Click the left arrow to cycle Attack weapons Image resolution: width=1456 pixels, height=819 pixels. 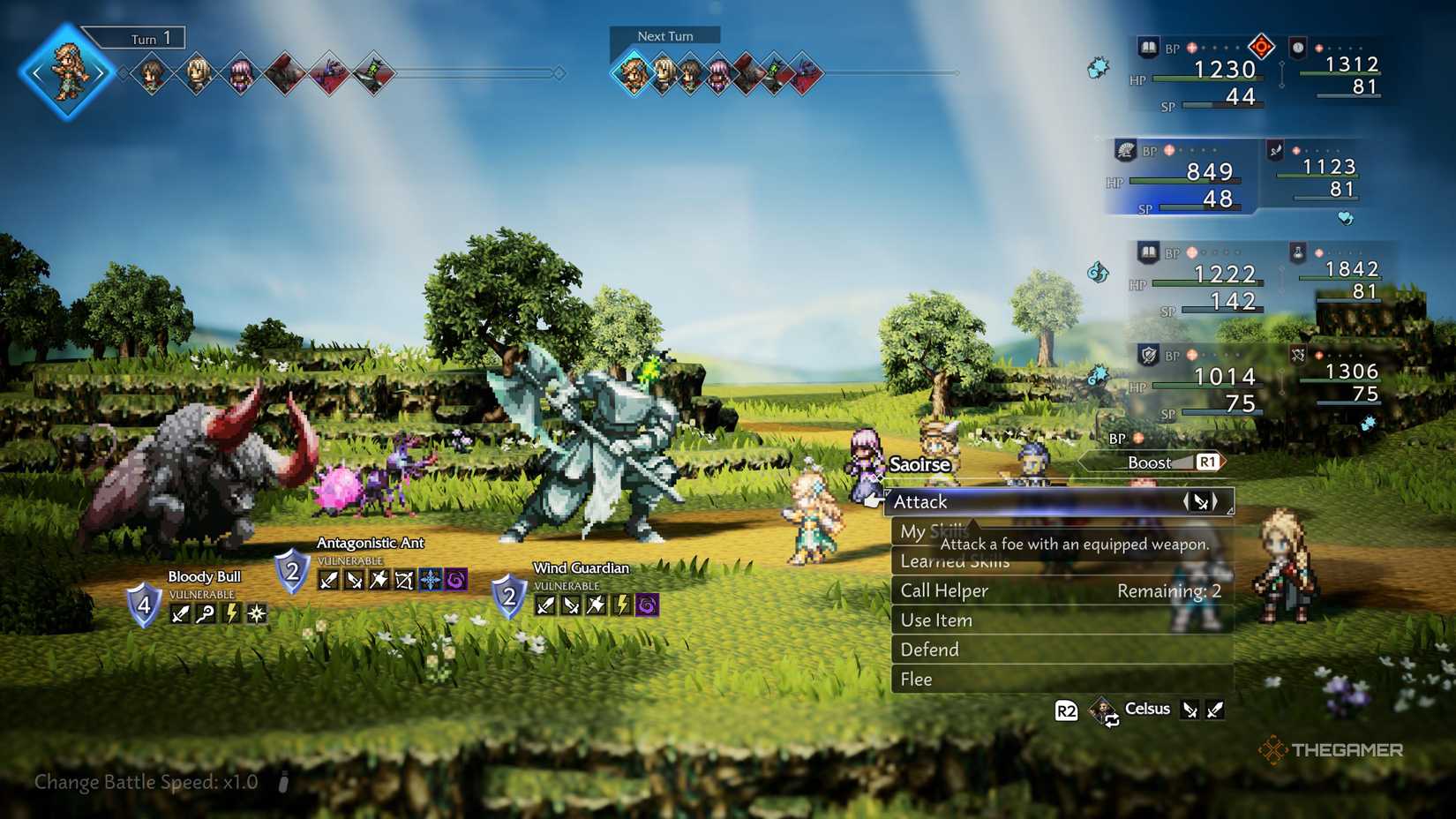[1188, 501]
